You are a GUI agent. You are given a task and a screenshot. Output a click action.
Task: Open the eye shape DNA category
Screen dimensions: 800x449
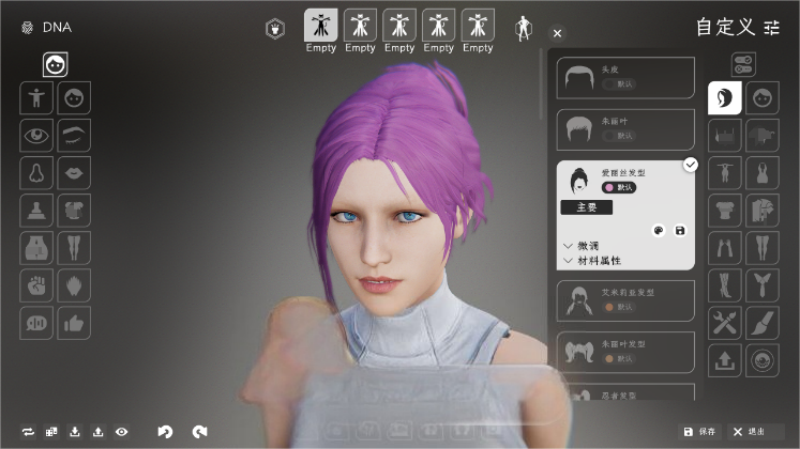pos(37,135)
